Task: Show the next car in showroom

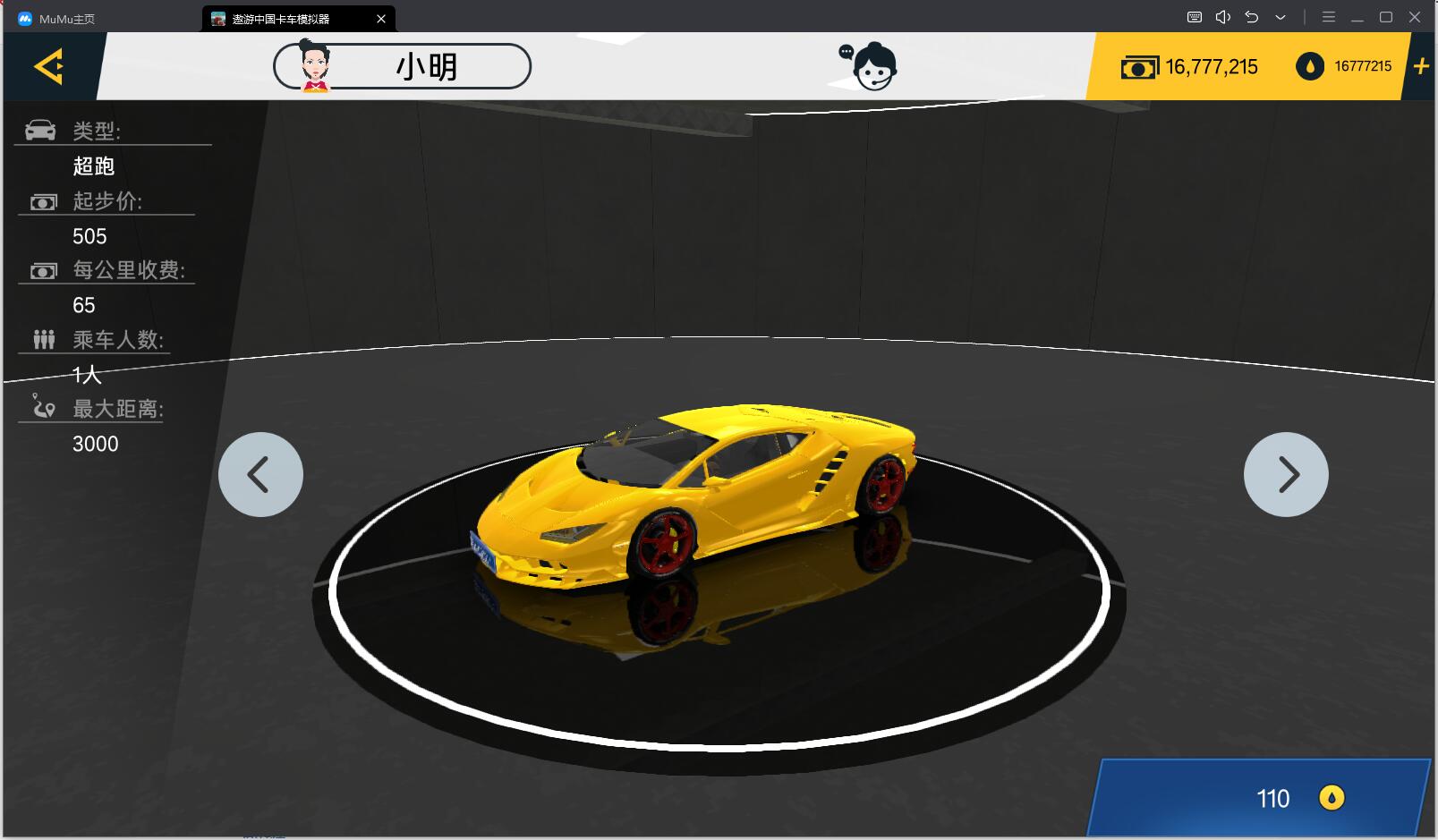Action: [x=1286, y=474]
